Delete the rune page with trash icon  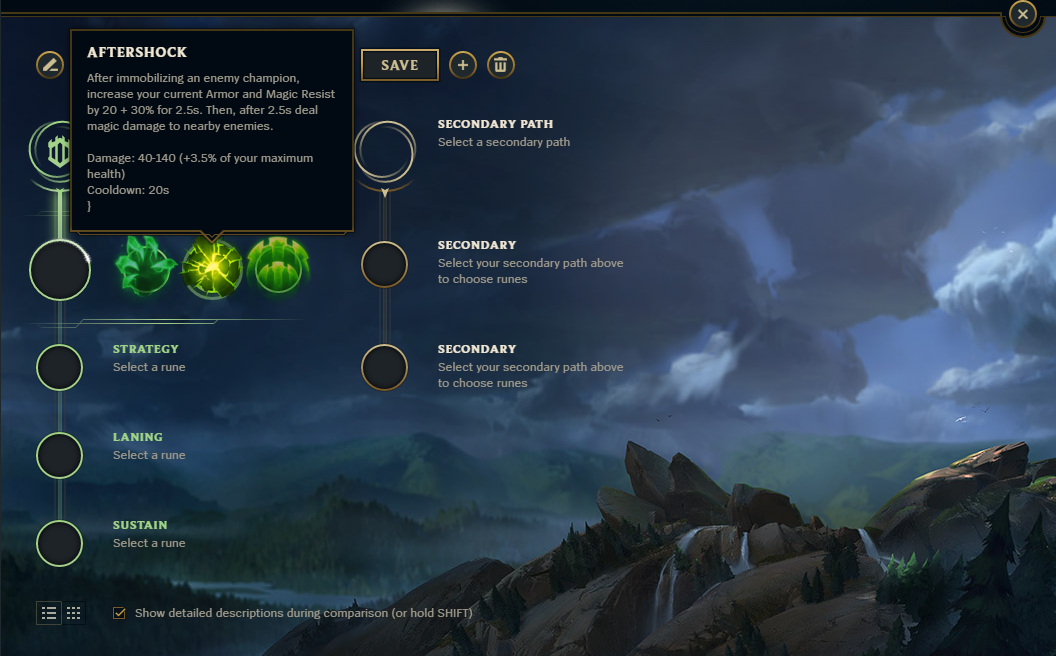click(x=501, y=66)
